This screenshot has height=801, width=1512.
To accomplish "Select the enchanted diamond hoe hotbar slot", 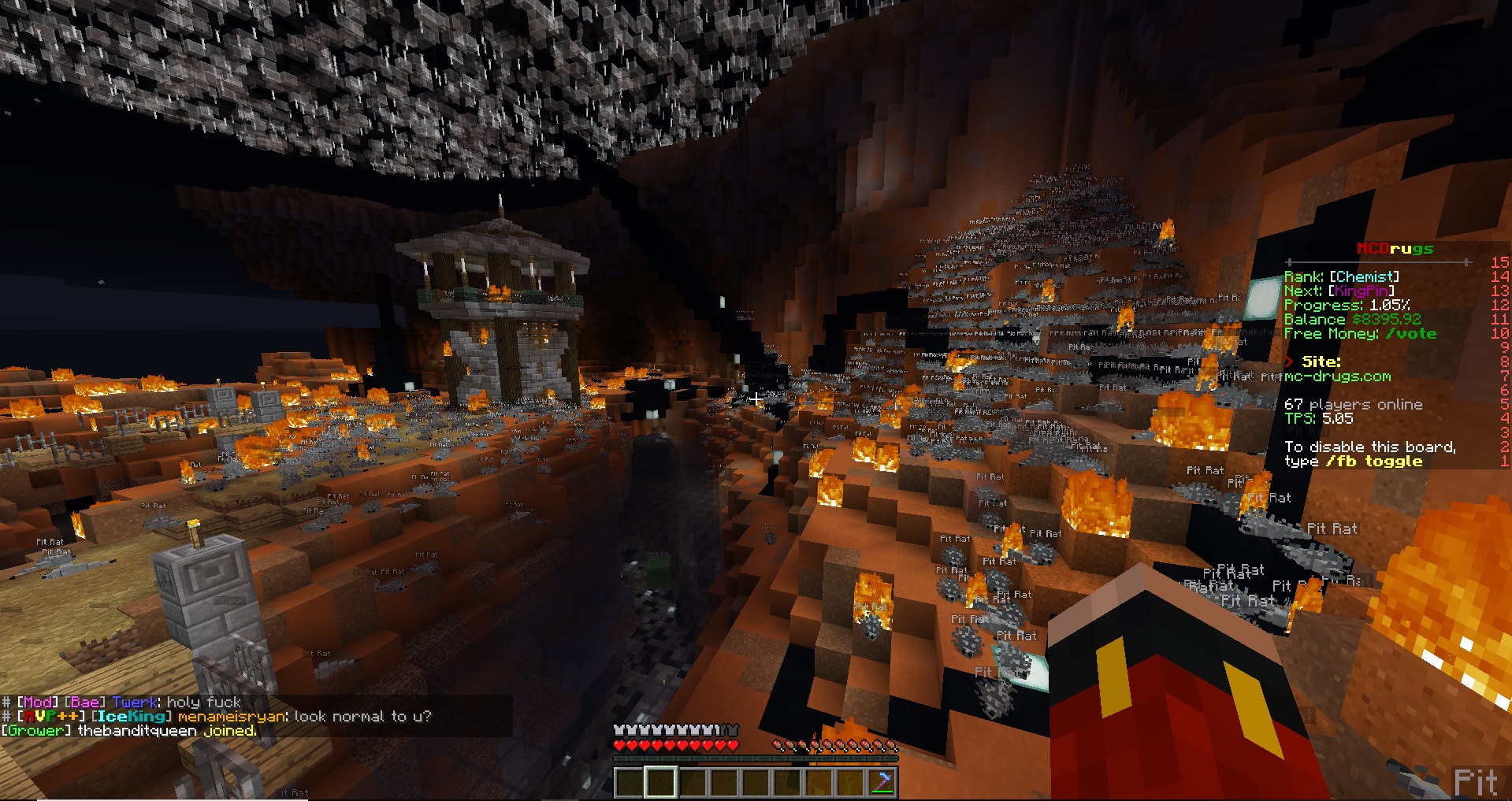I will click(882, 782).
